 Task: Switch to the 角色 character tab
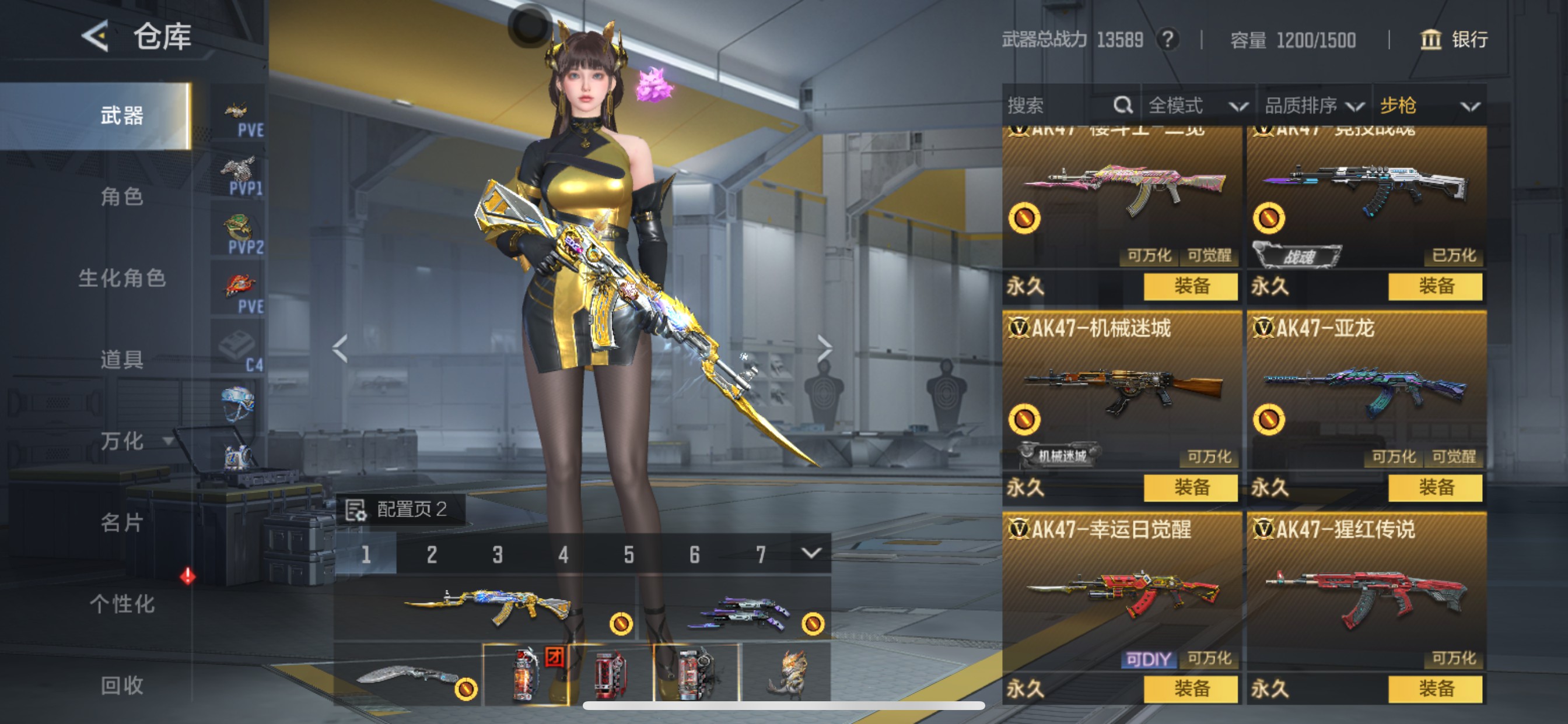[x=122, y=196]
